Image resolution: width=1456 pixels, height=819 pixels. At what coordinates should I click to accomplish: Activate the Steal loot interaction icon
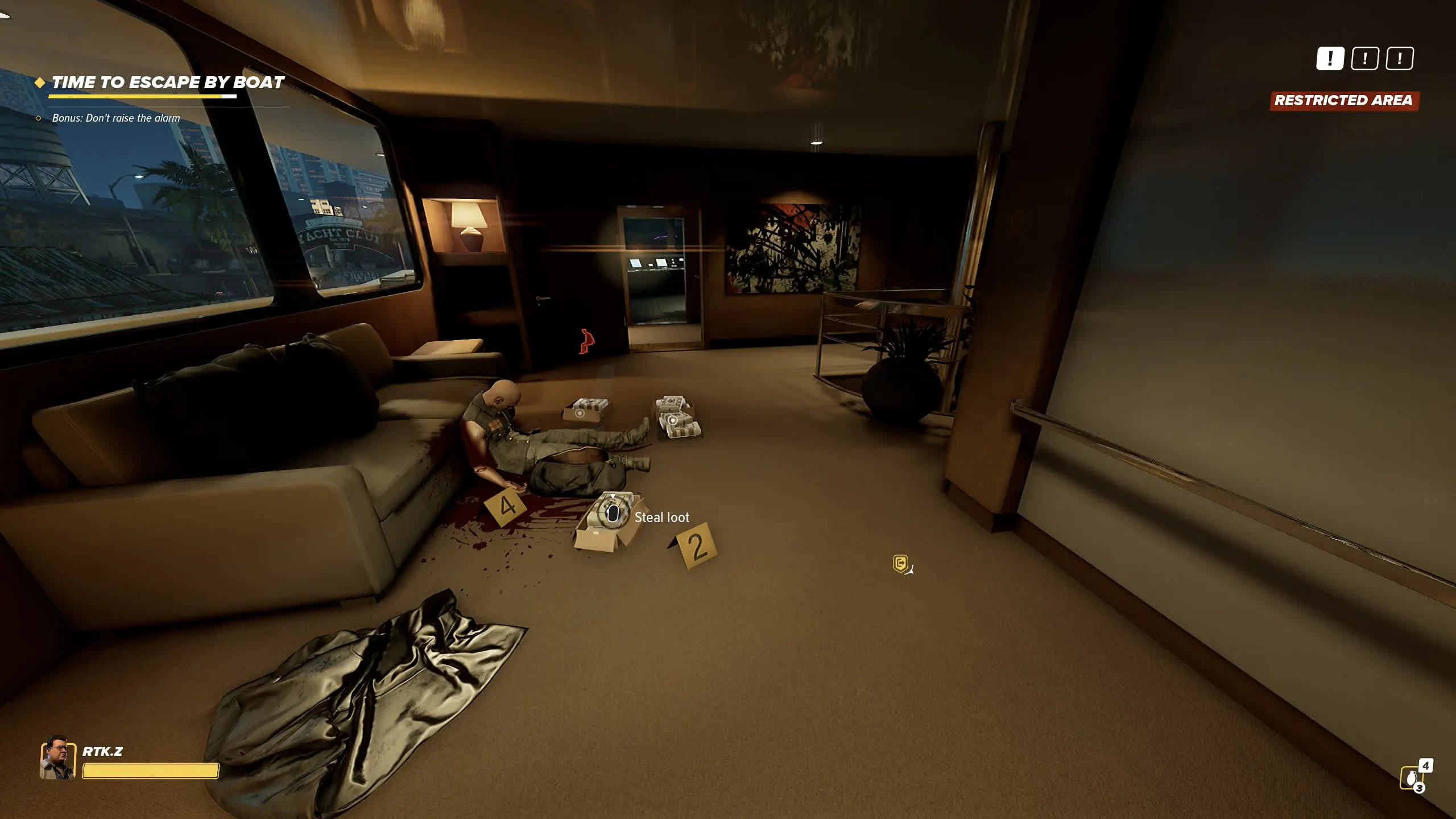pos(612,515)
